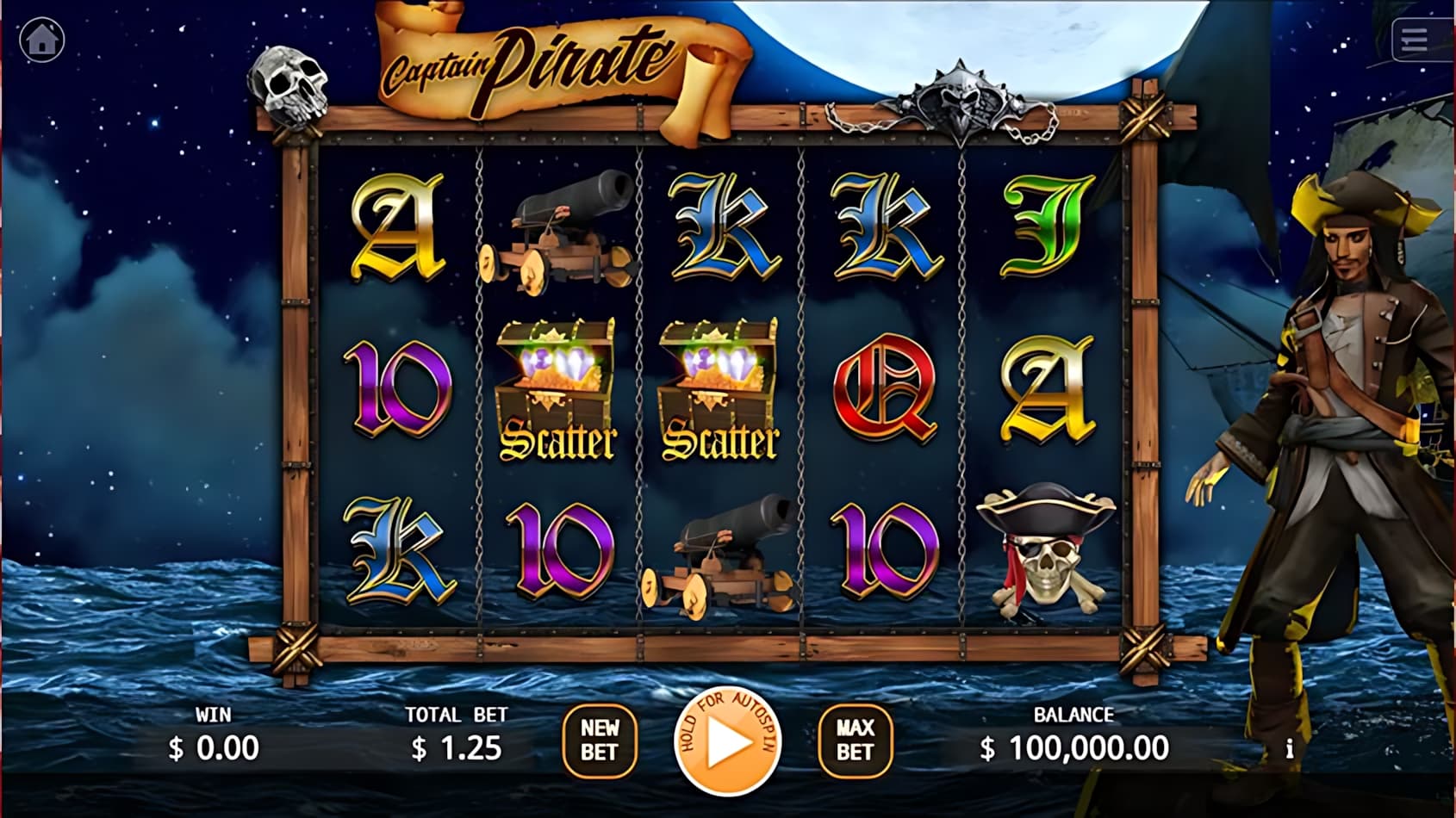Open the hamburger menu in top-right corner
1456x818 pixels.
pos(1413,39)
